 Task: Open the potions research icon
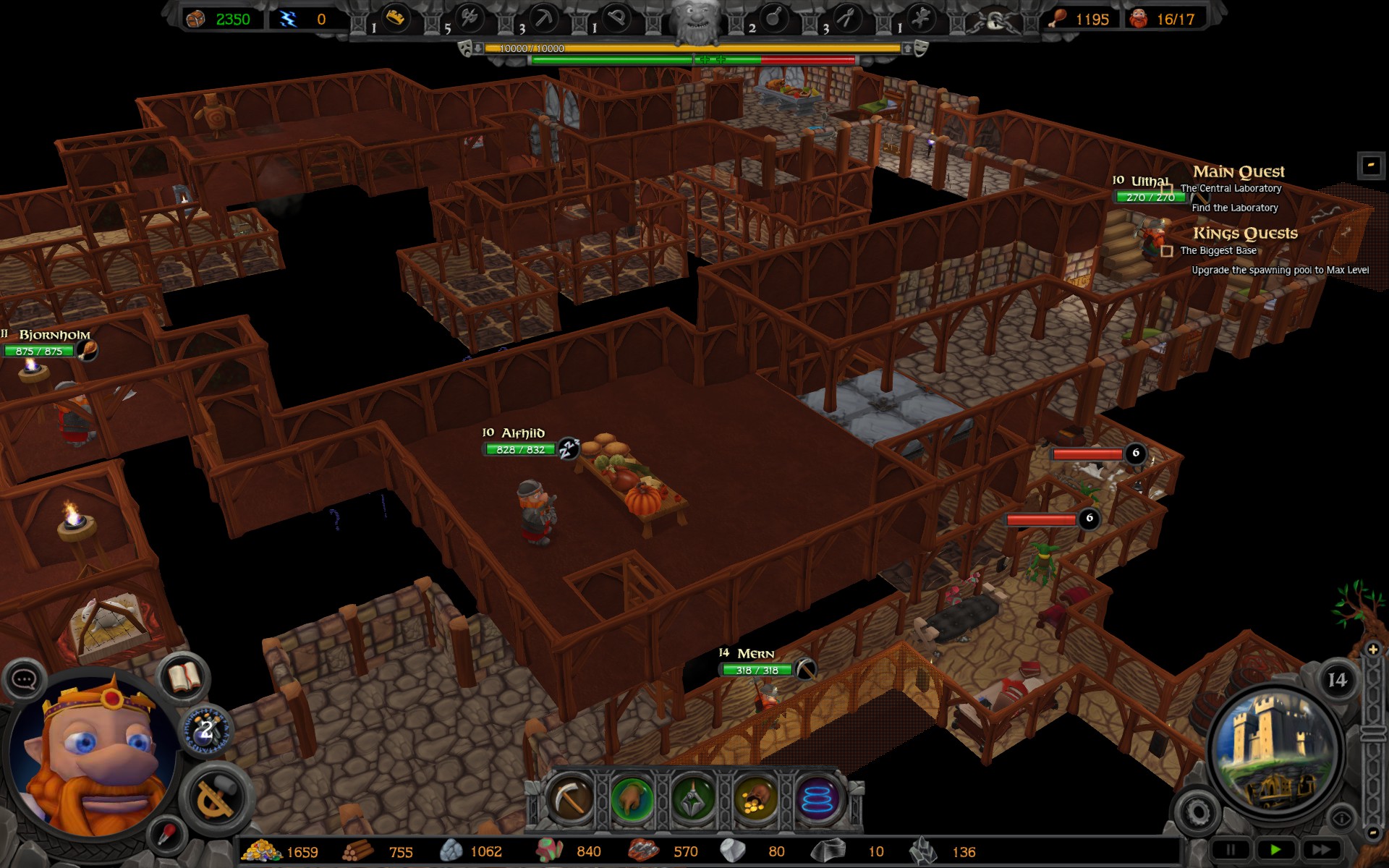click(205, 729)
